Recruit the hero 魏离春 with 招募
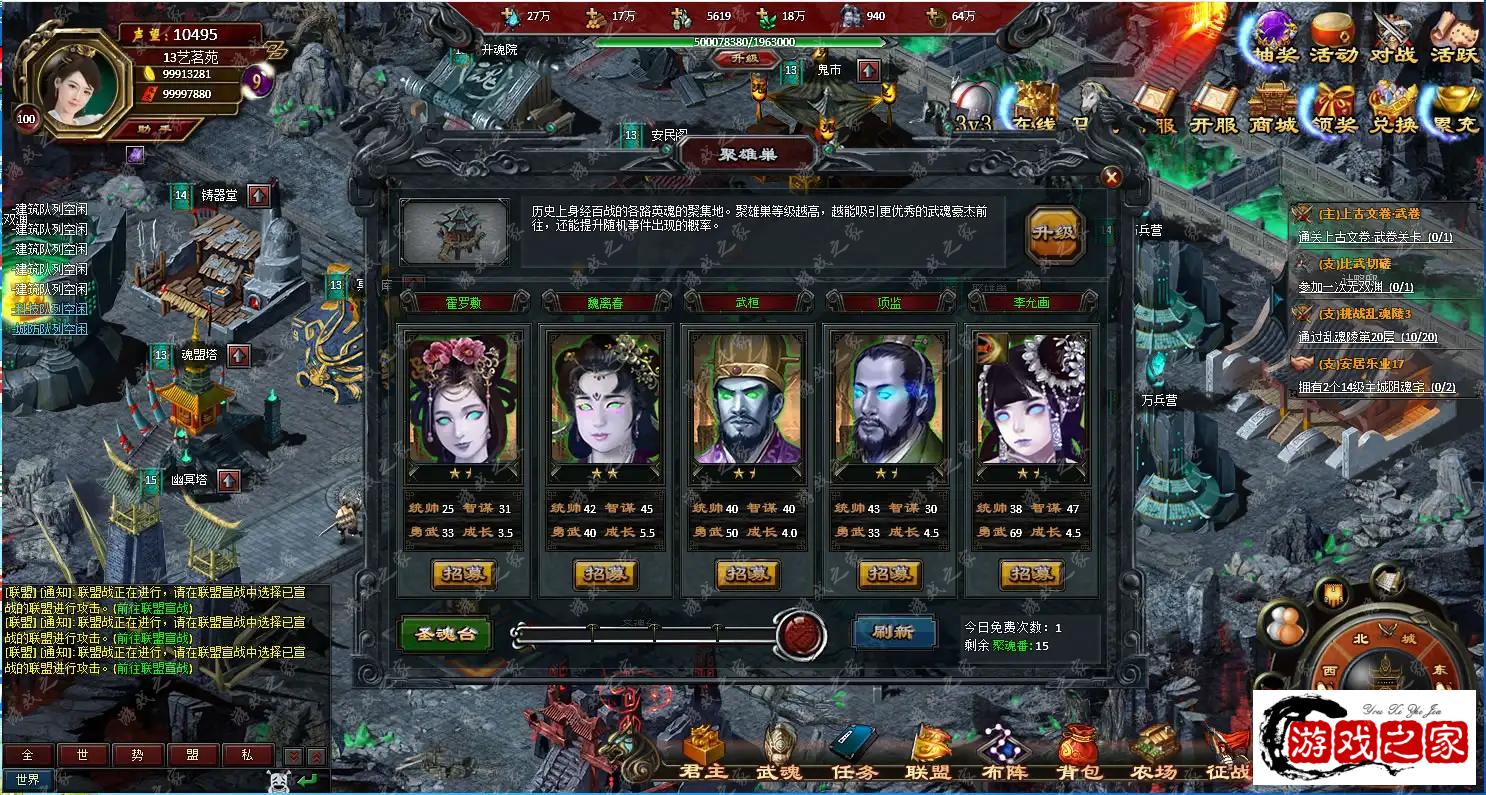This screenshot has width=1486, height=795. tap(604, 574)
